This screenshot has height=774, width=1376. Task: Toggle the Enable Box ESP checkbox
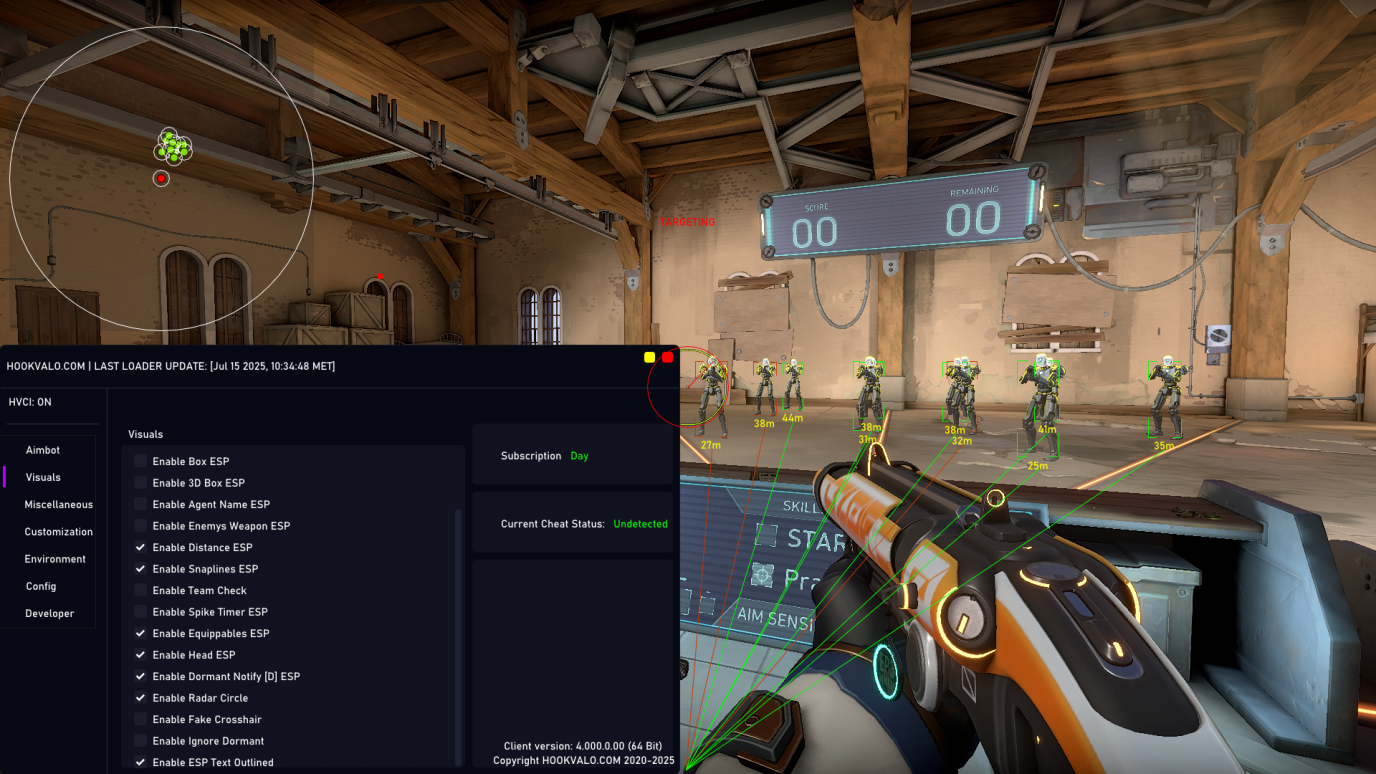tap(141, 461)
